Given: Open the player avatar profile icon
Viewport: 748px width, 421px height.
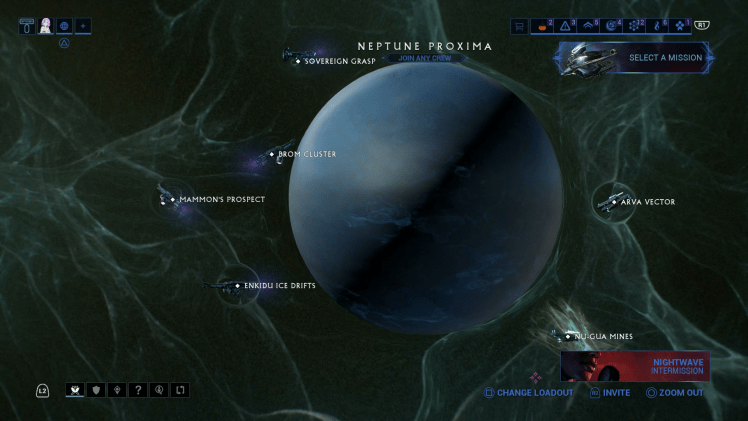Looking at the screenshot, I should pos(45,26).
